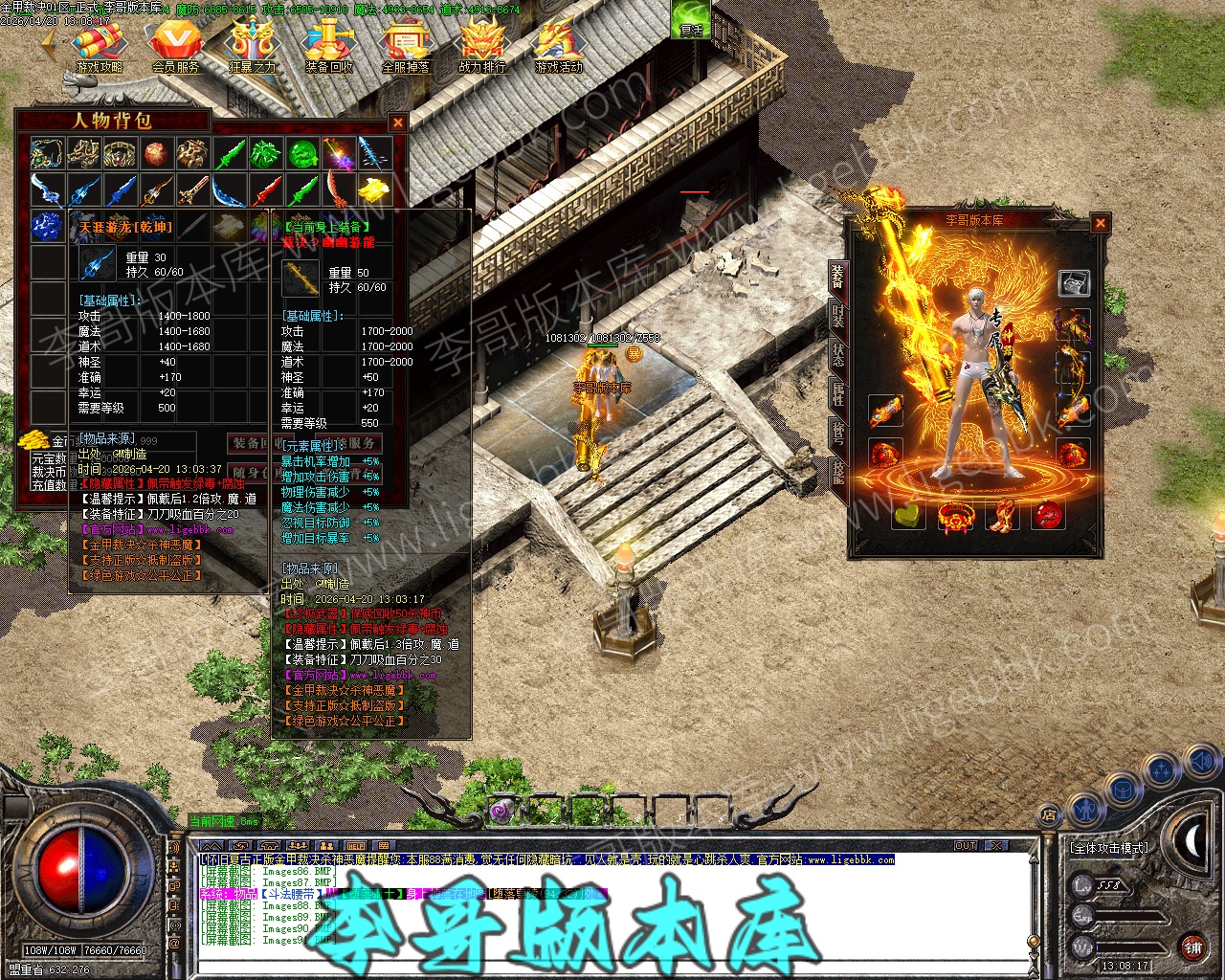Open the 战力排行 power ranking menu
The height and width of the screenshot is (980, 1225).
(482, 46)
